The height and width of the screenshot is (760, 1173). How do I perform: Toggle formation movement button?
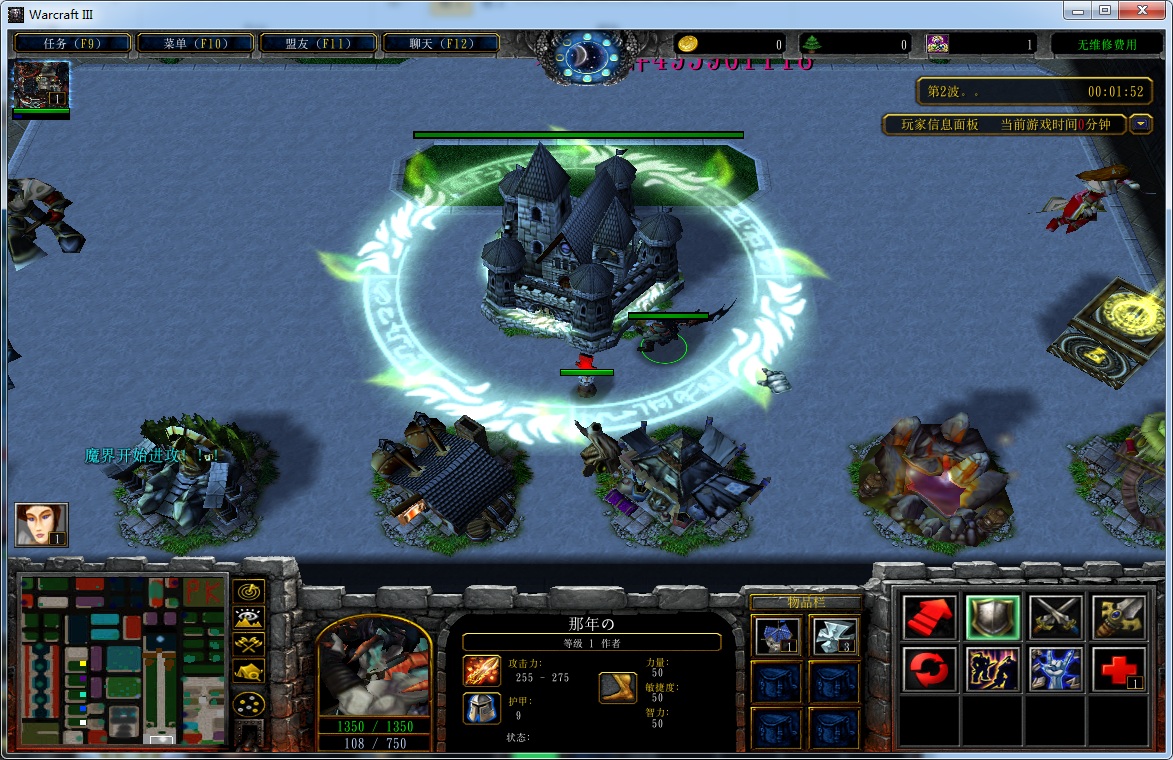pyautogui.click(x=249, y=703)
